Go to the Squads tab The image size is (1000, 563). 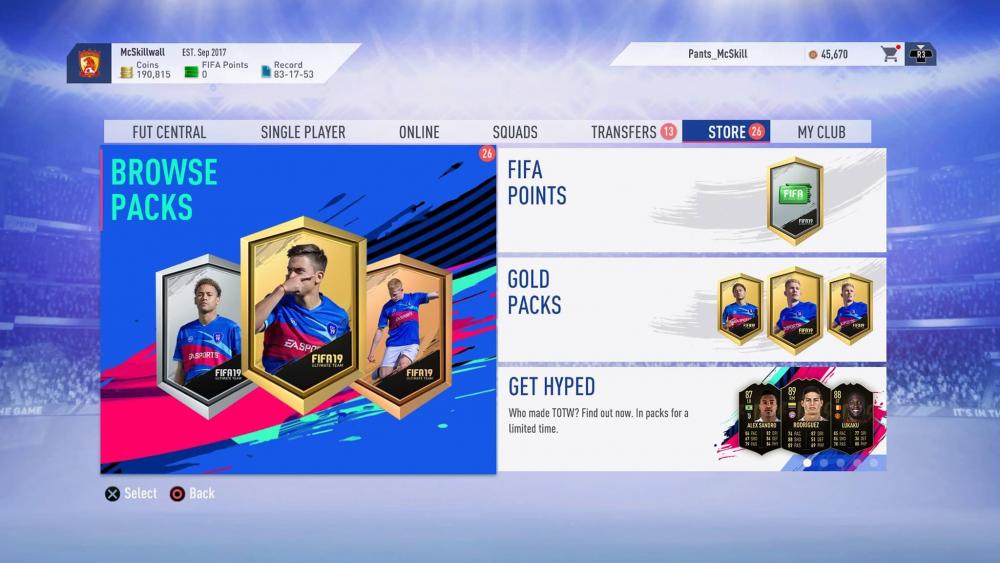pos(515,132)
